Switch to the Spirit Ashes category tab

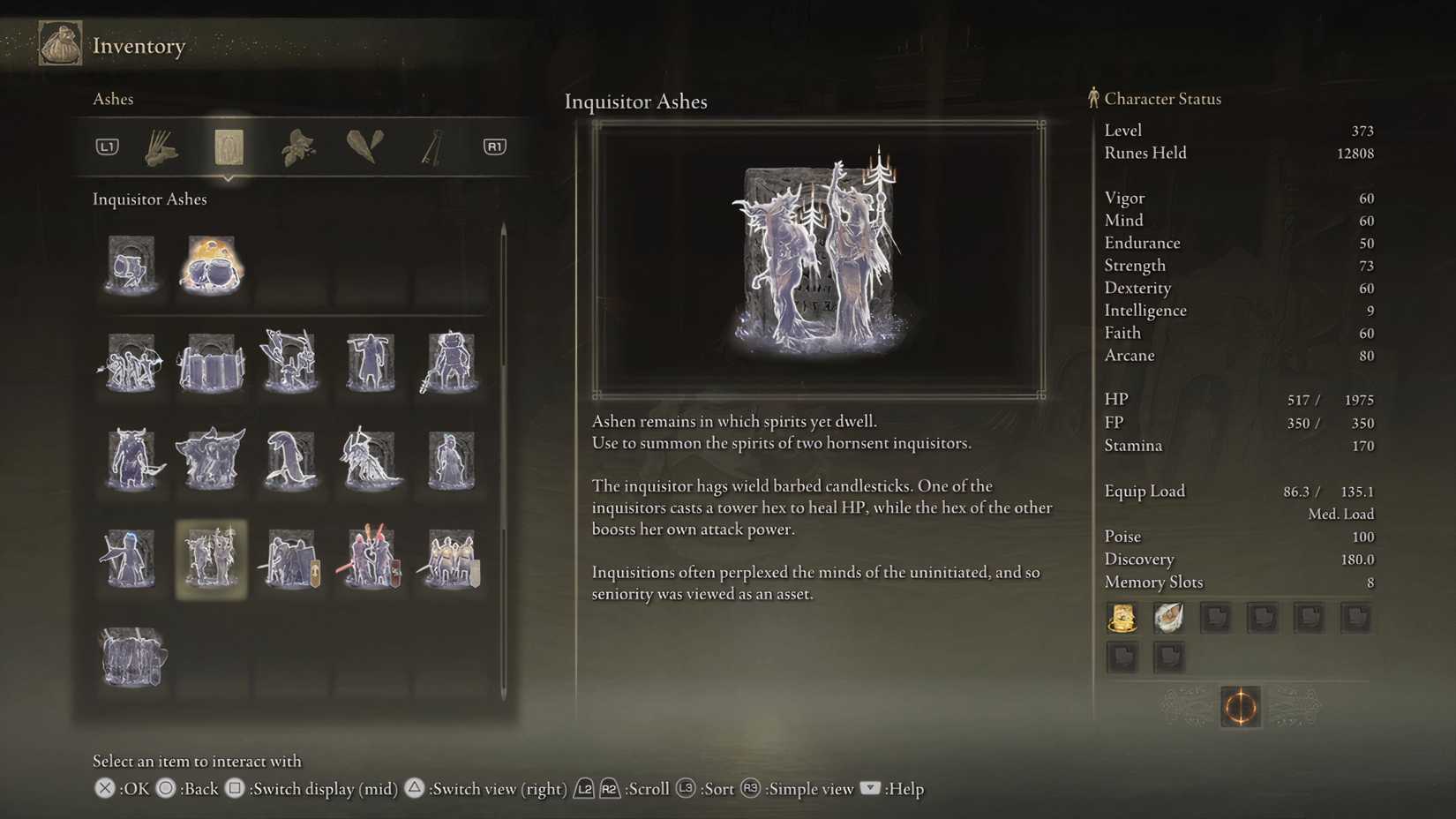pyautogui.click(x=228, y=147)
